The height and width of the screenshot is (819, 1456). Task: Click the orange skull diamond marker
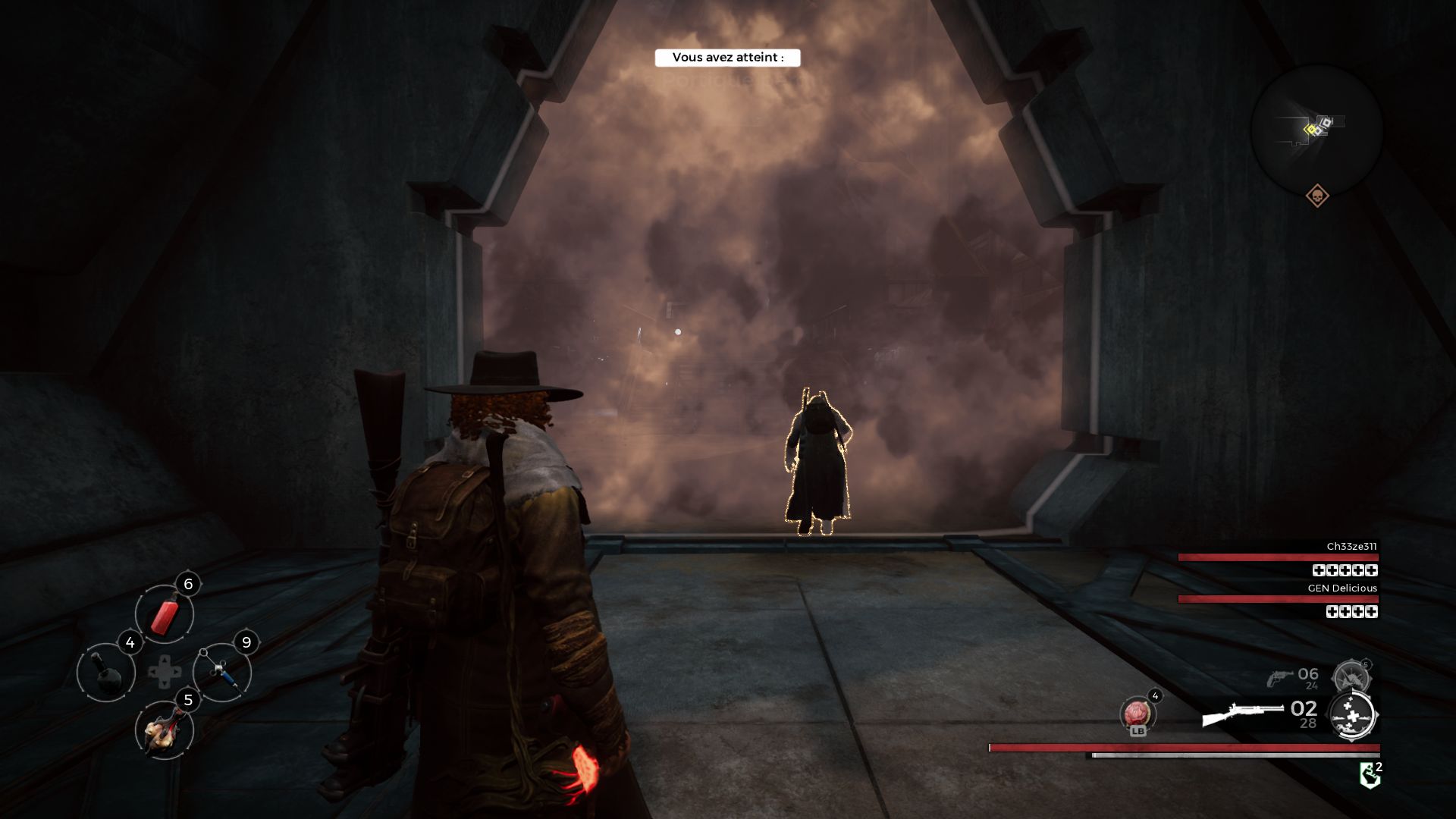pyautogui.click(x=1317, y=196)
